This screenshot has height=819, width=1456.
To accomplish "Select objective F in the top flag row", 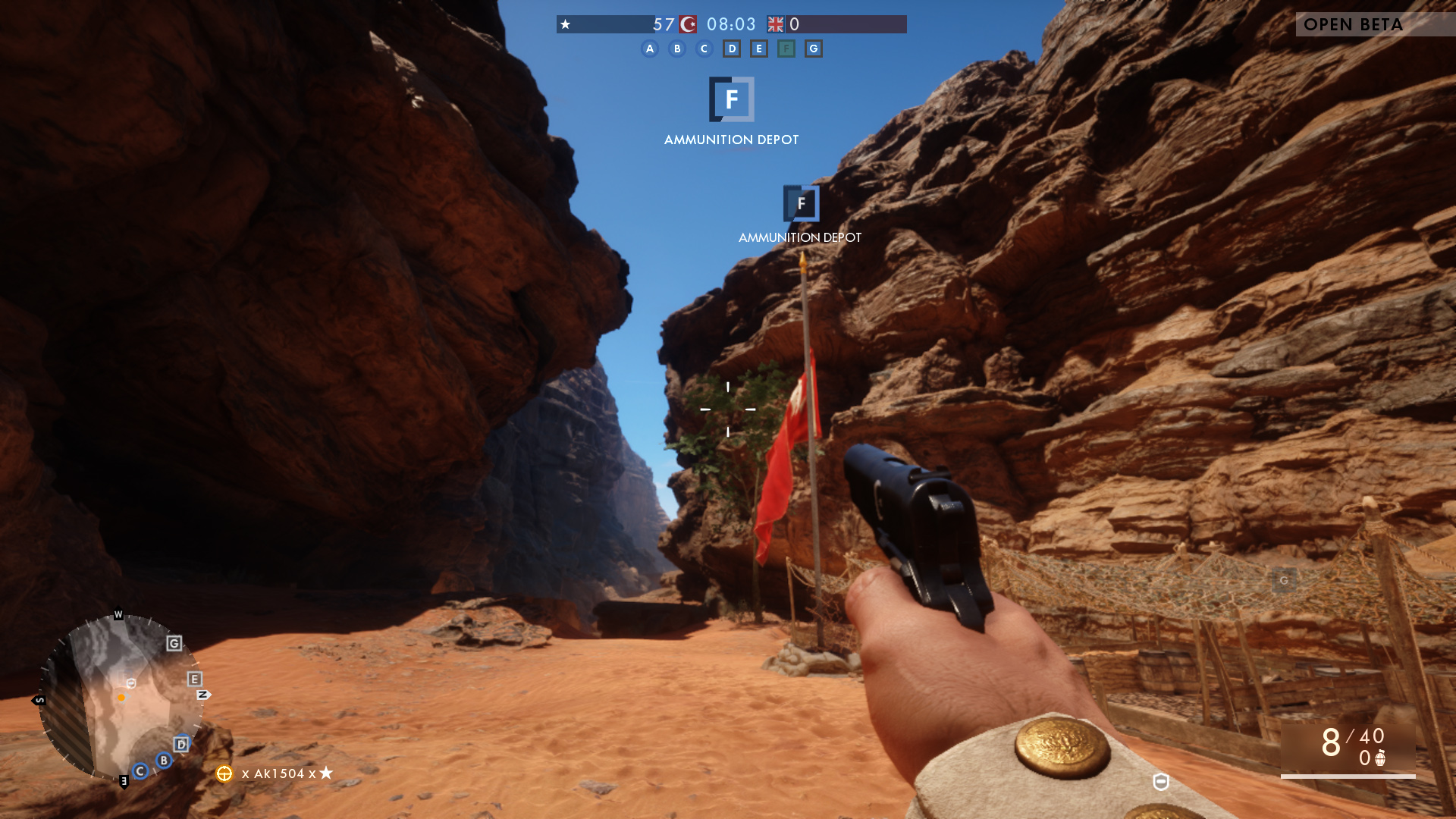I will pyautogui.click(x=786, y=49).
